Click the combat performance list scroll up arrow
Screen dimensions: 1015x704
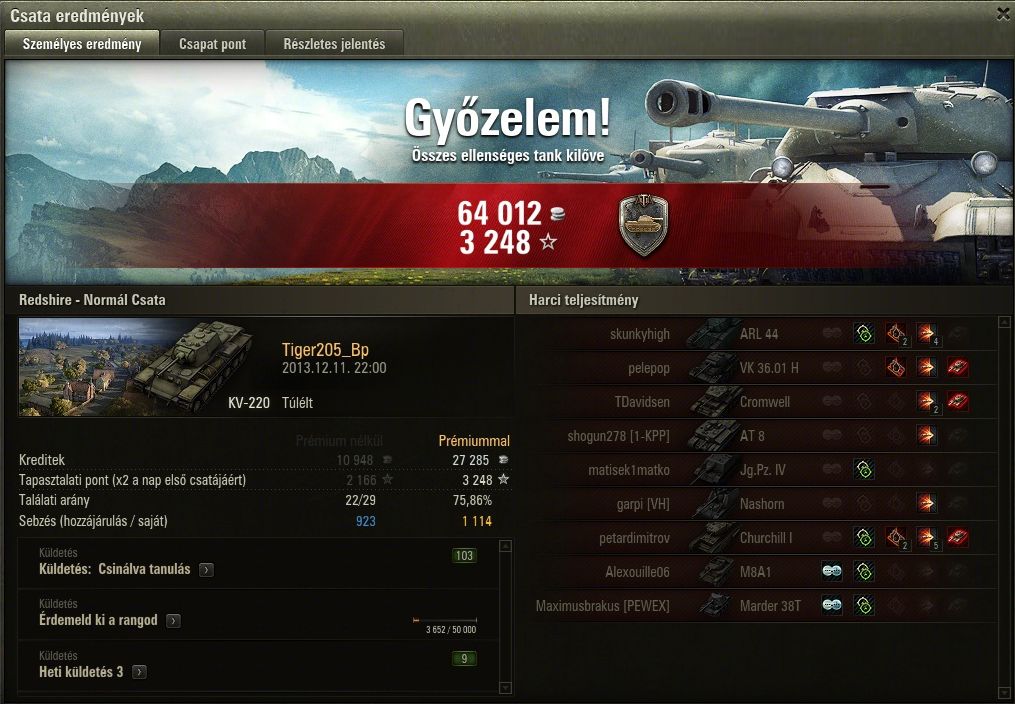(x=1003, y=323)
